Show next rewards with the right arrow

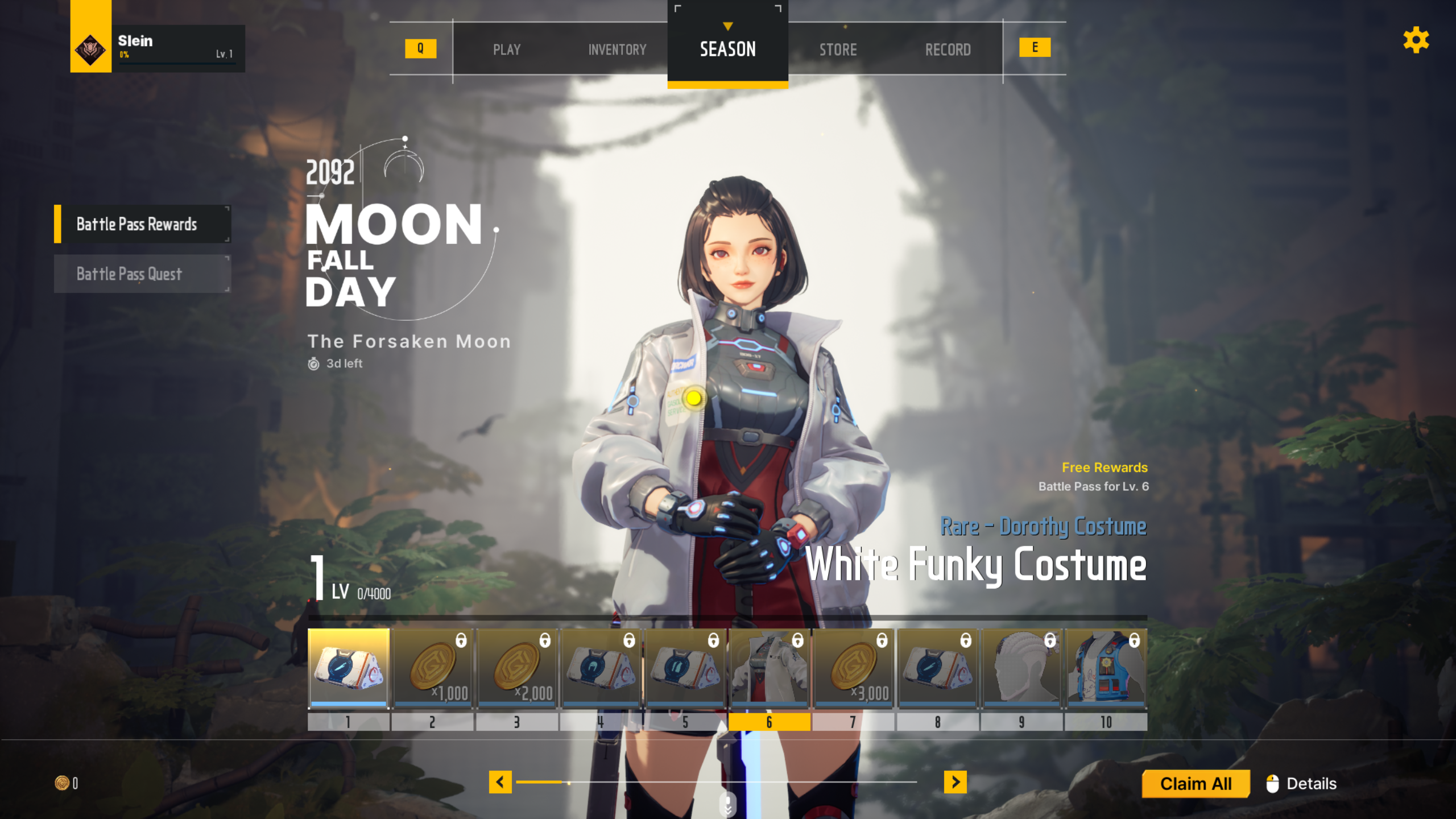point(955,782)
